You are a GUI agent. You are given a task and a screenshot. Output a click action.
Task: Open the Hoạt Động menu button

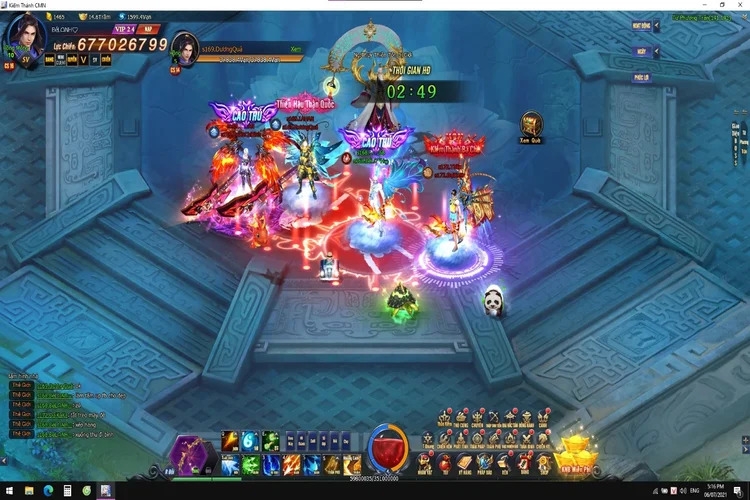(x=643, y=27)
